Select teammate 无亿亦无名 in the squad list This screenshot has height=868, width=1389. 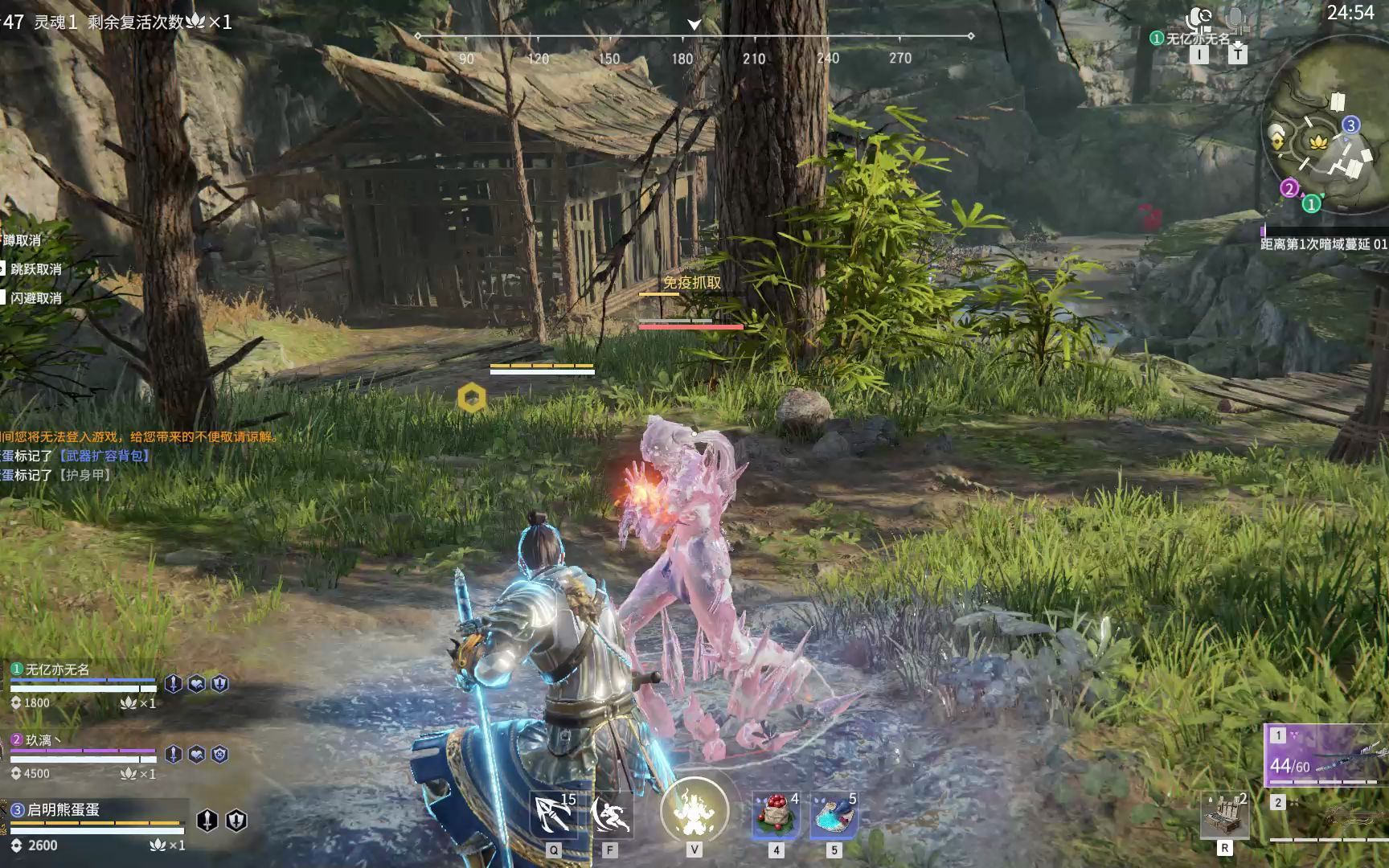coord(58,669)
